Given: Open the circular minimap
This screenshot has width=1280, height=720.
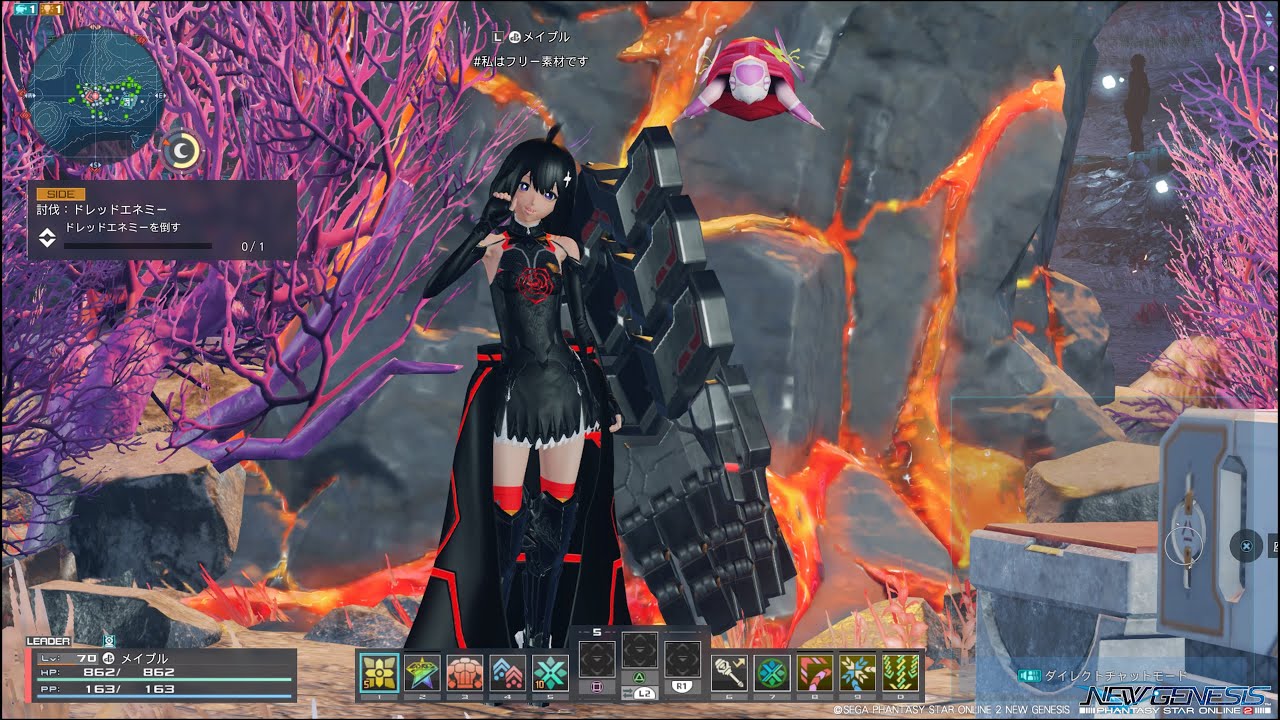Looking at the screenshot, I should 95,95.
